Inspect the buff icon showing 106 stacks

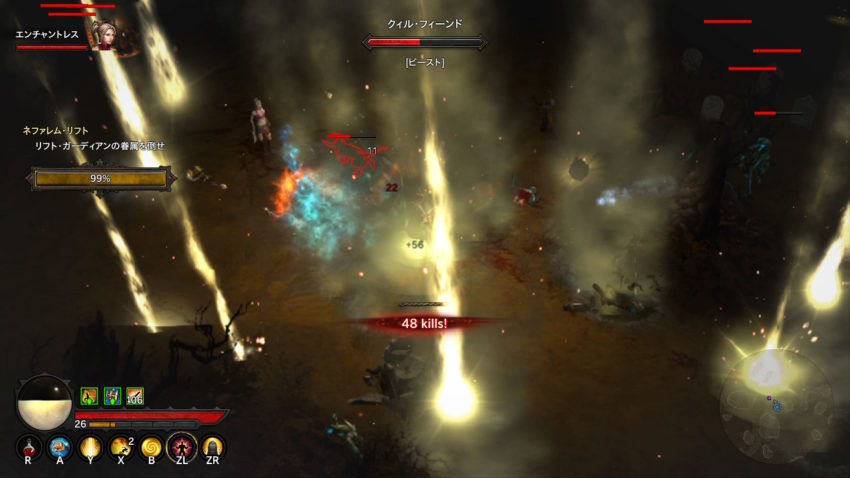[135, 396]
